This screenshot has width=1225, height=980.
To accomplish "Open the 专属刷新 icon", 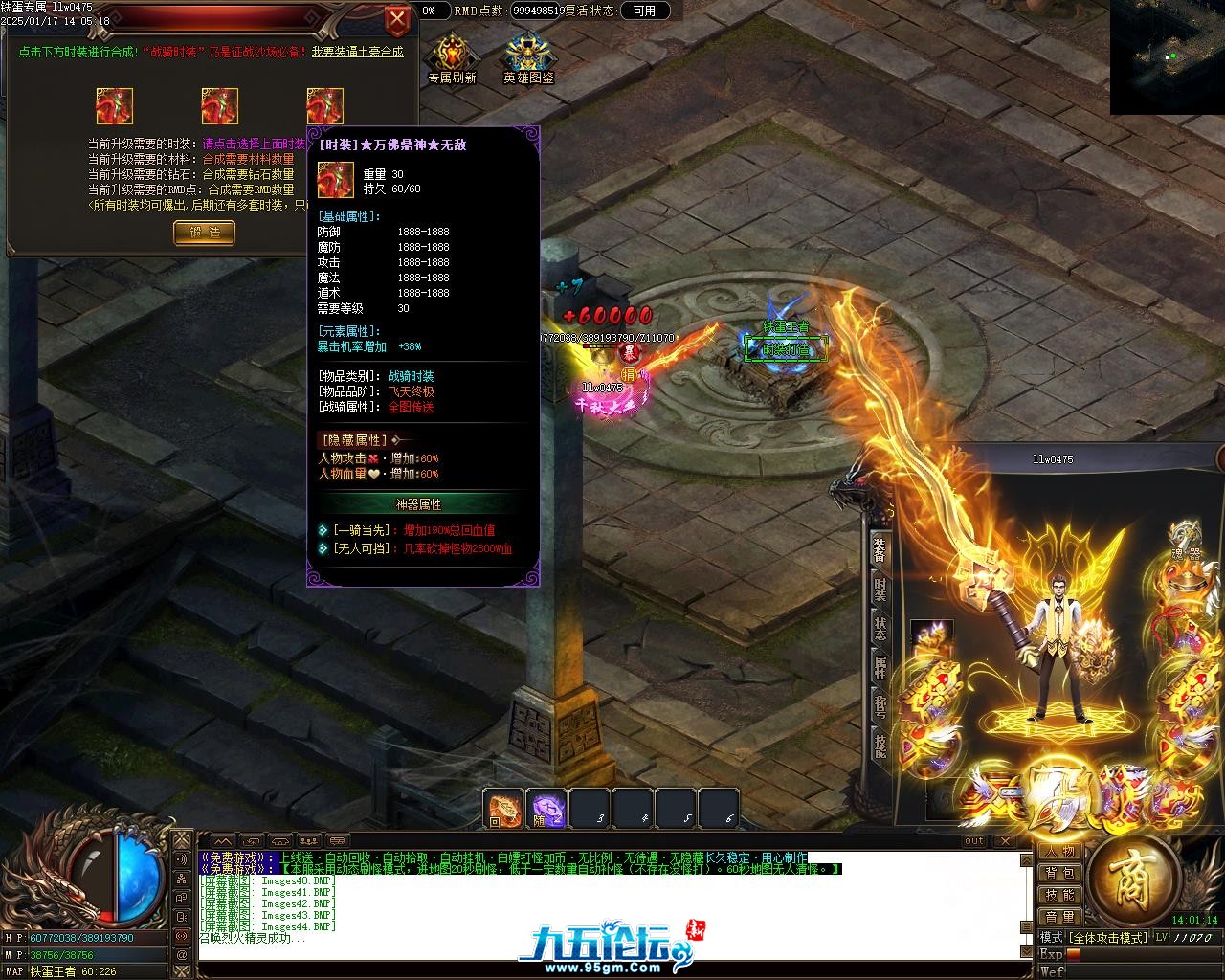I will [x=452, y=57].
